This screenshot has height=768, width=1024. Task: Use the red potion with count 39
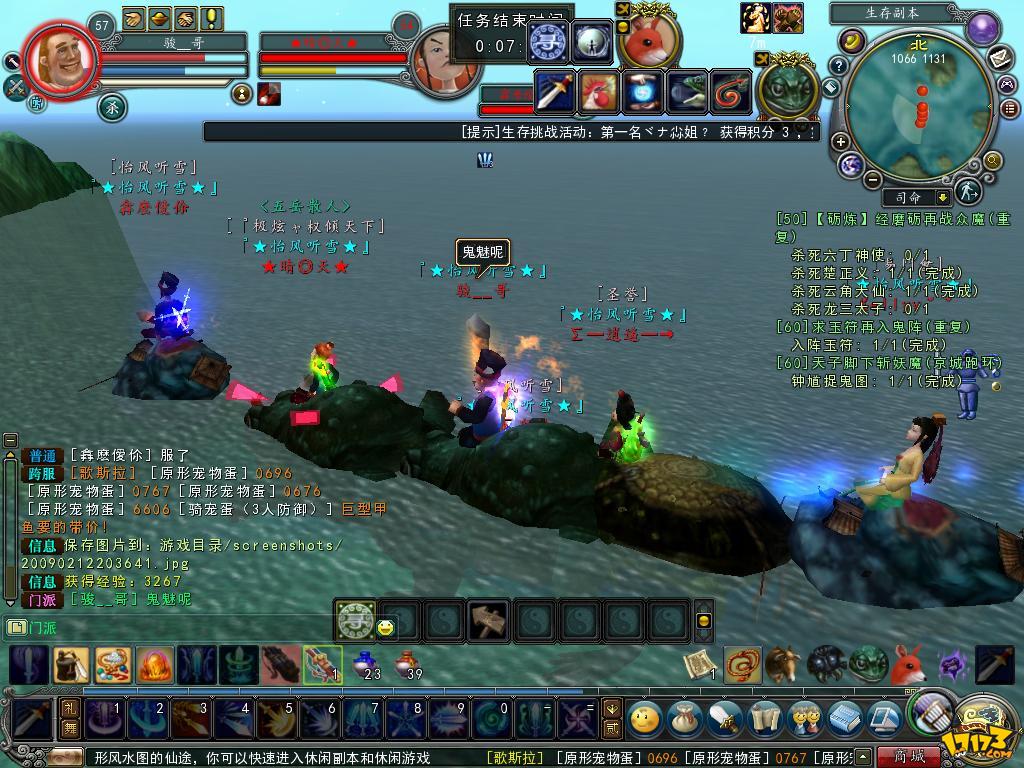406,663
